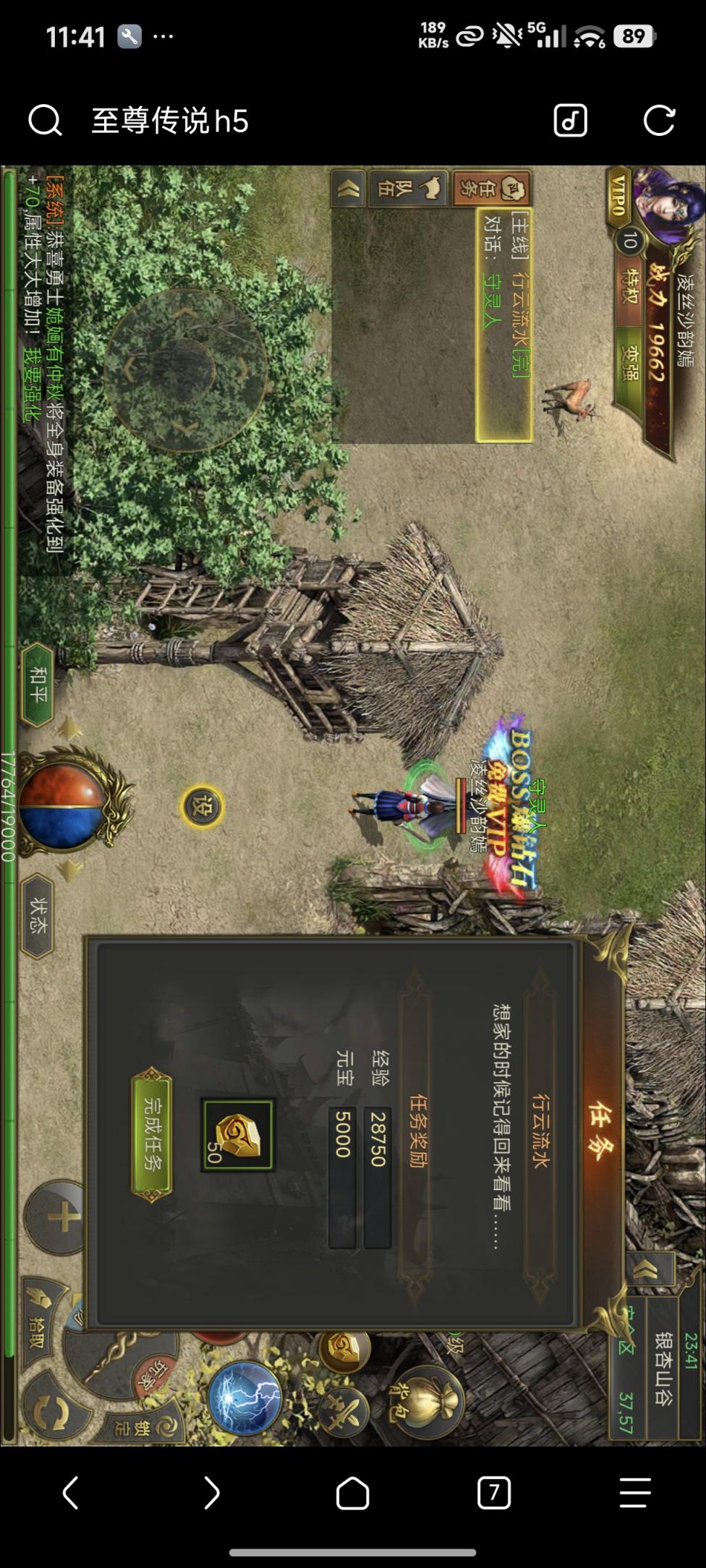Switch to the 任务 quest tab
The height and width of the screenshot is (1568, 706).
point(492,188)
